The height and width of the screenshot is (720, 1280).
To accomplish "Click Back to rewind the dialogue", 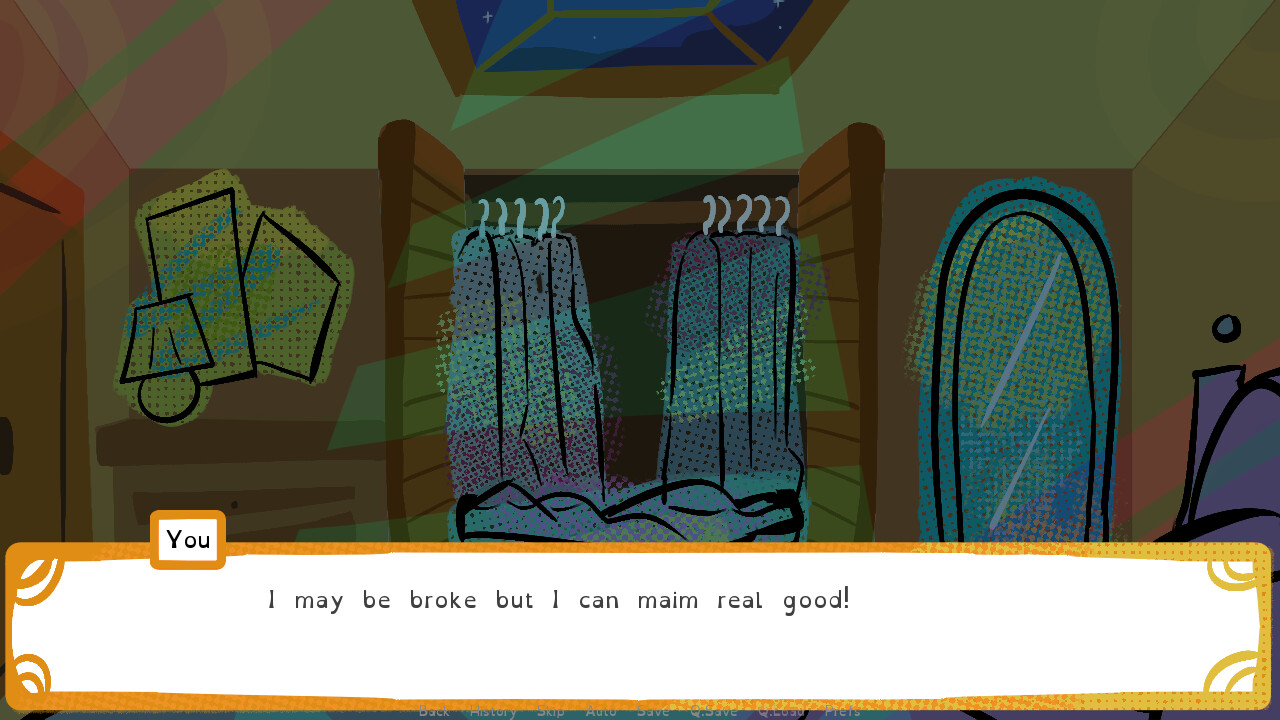I will (x=434, y=712).
